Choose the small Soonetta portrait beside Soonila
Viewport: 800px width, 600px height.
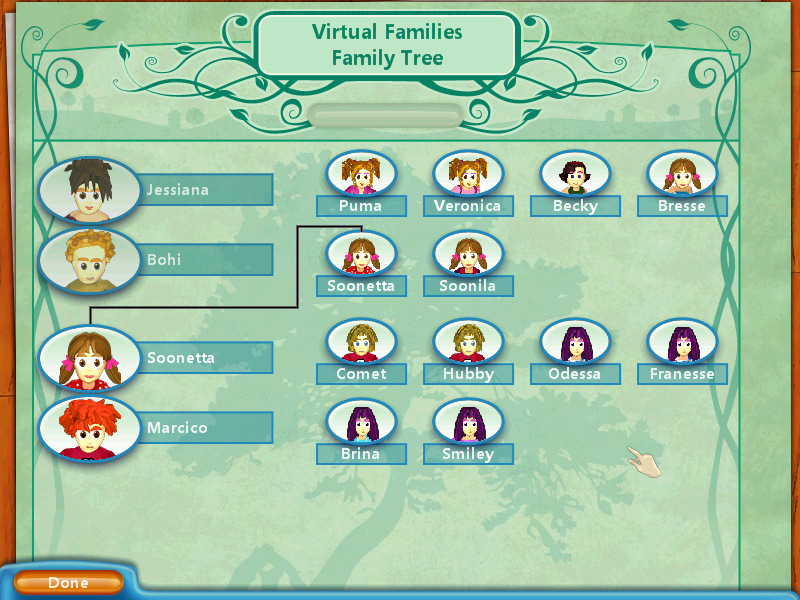[x=361, y=255]
